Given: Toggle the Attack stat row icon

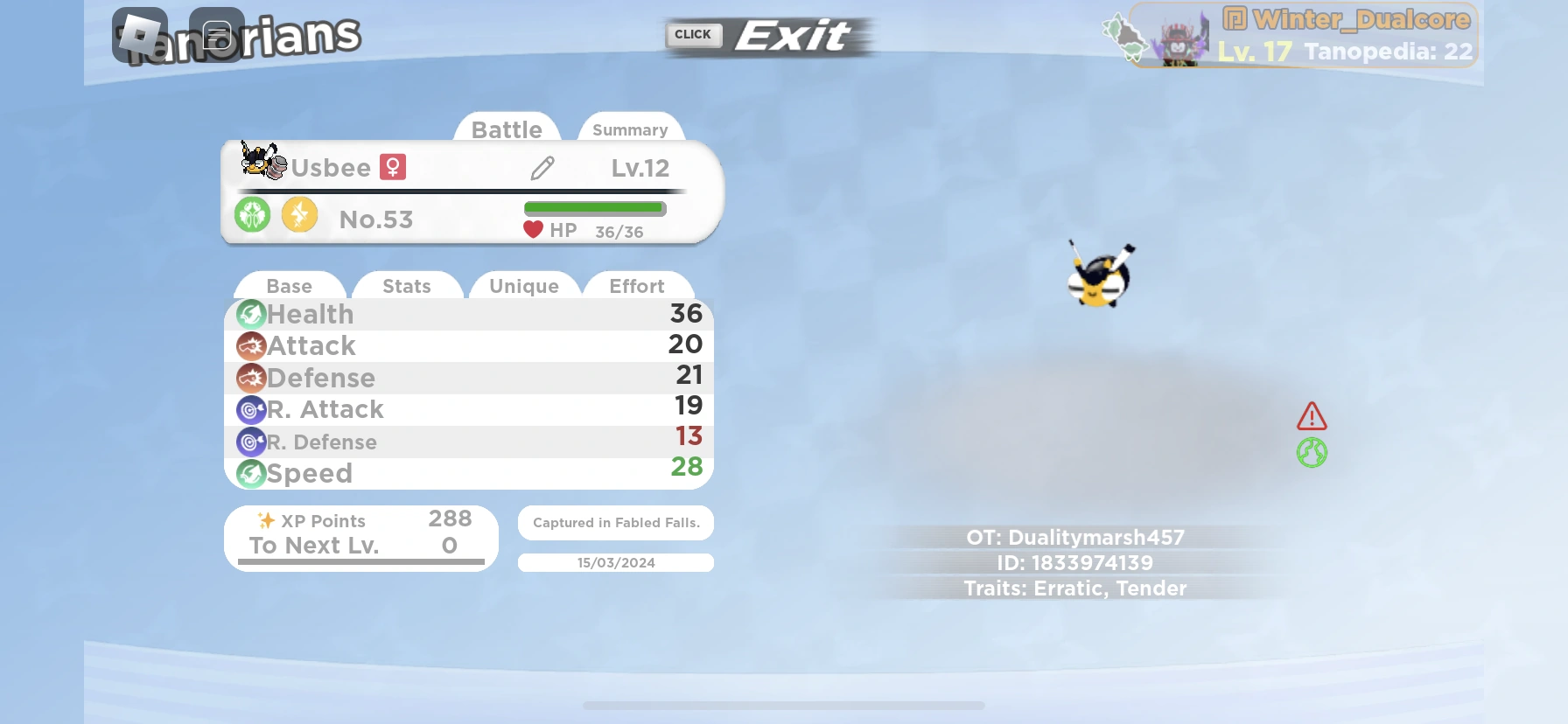Looking at the screenshot, I should (251, 346).
